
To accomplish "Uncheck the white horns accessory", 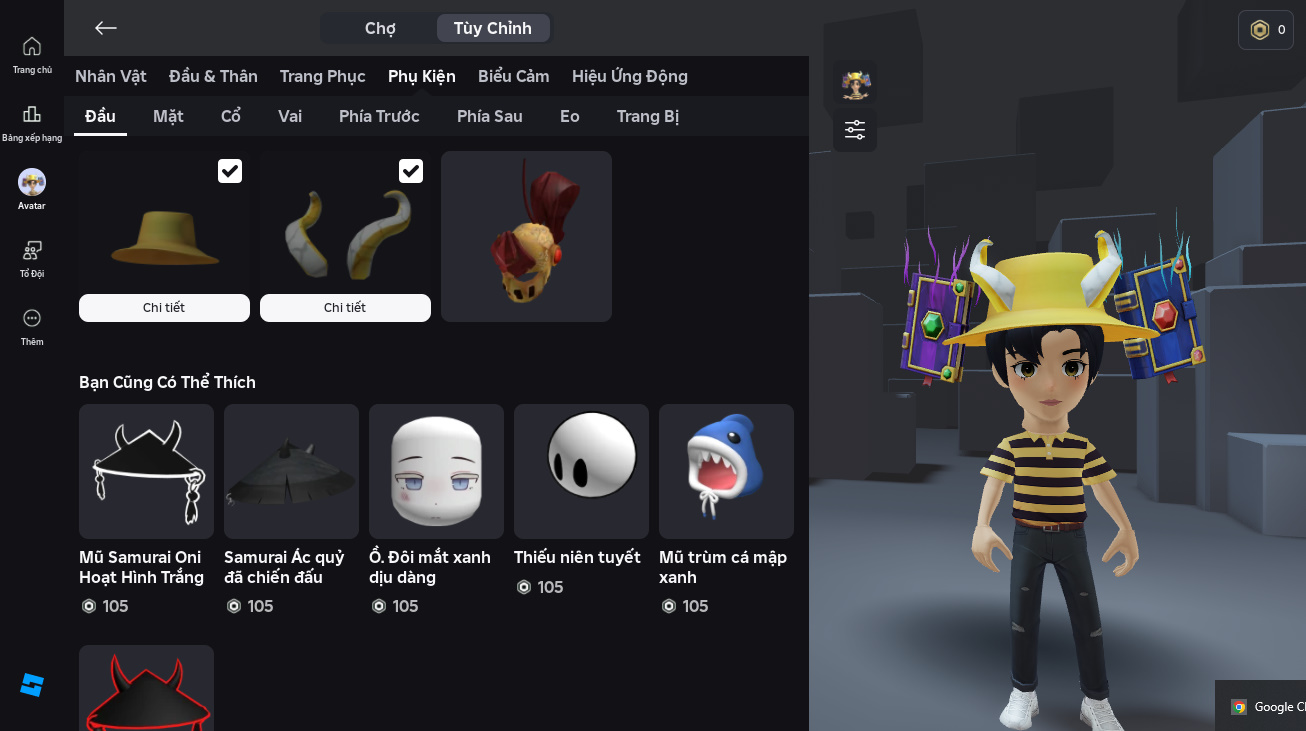I will [x=411, y=171].
